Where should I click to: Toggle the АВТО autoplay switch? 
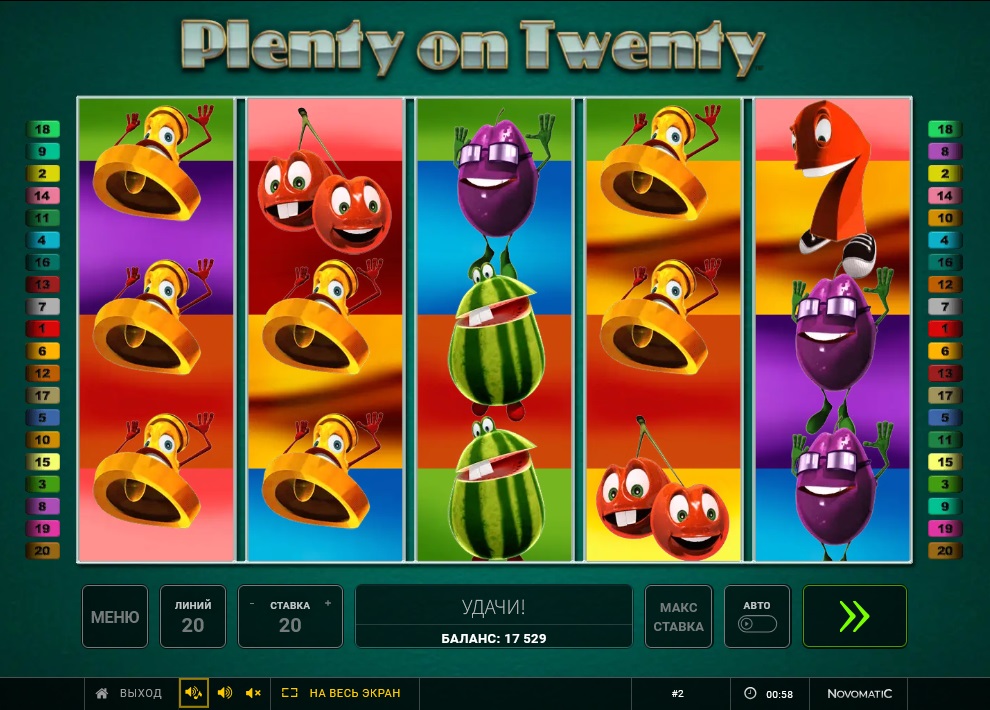757,624
